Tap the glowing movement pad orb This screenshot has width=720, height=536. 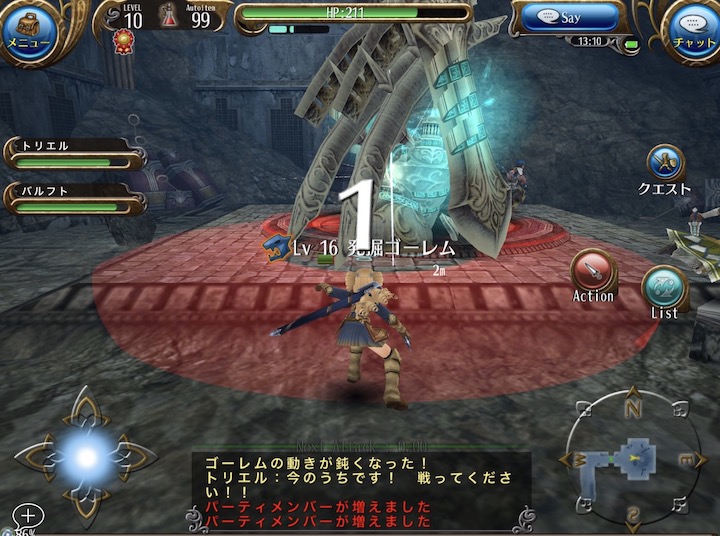tap(86, 457)
